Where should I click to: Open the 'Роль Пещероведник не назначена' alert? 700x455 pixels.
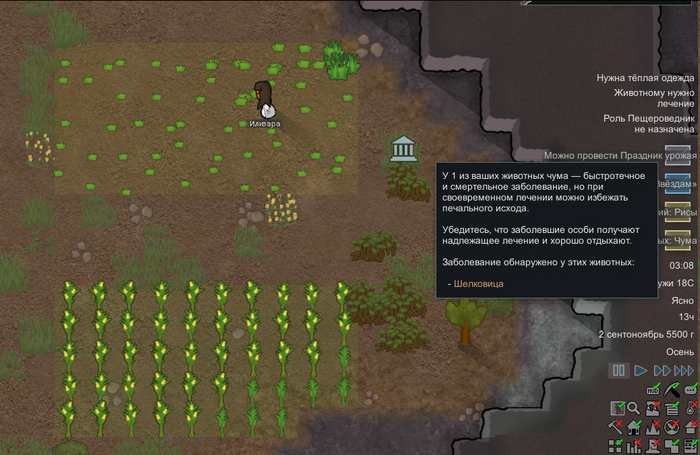[x=648, y=123]
